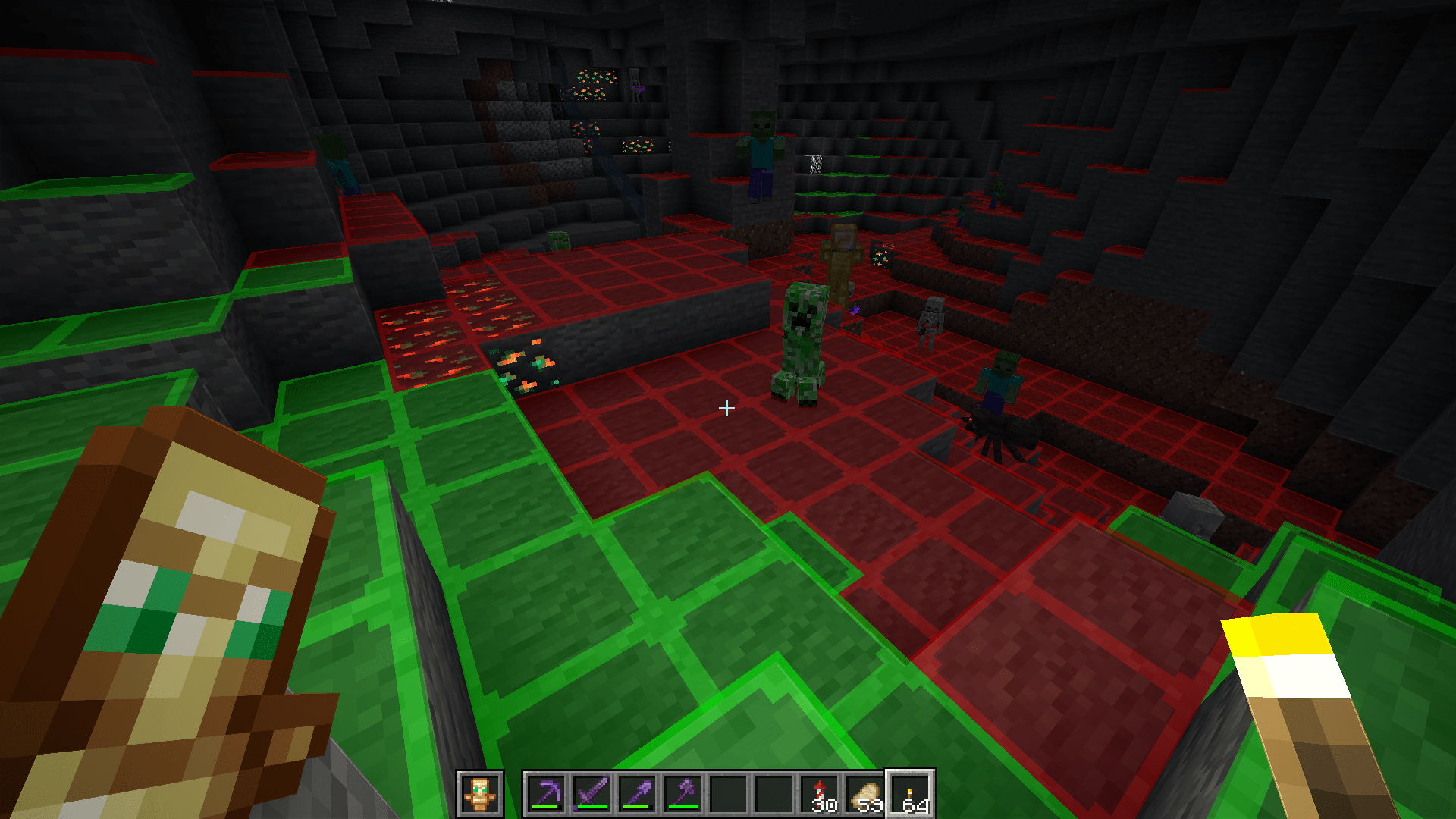Click the bread stack showing 53
1456x819 pixels.
pyautogui.click(x=864, y=792)
